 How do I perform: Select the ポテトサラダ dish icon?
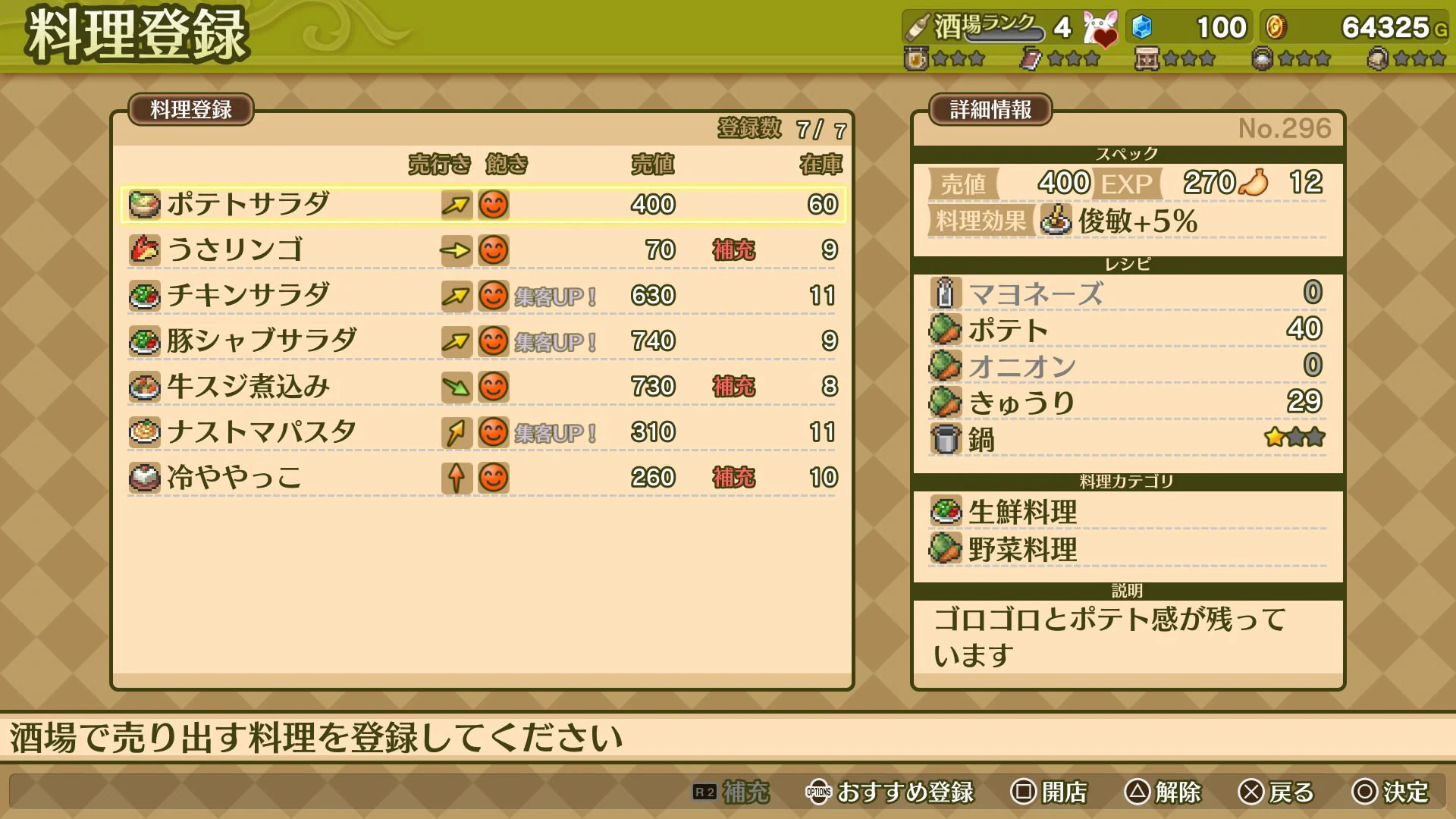click(x=145, y=204)
